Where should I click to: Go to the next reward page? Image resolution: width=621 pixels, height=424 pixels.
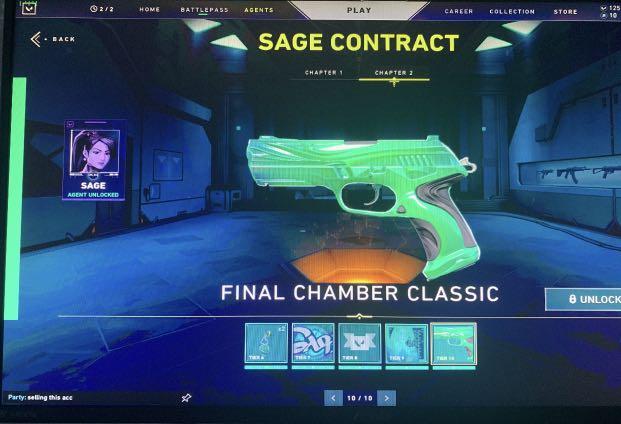click(386, 398)
